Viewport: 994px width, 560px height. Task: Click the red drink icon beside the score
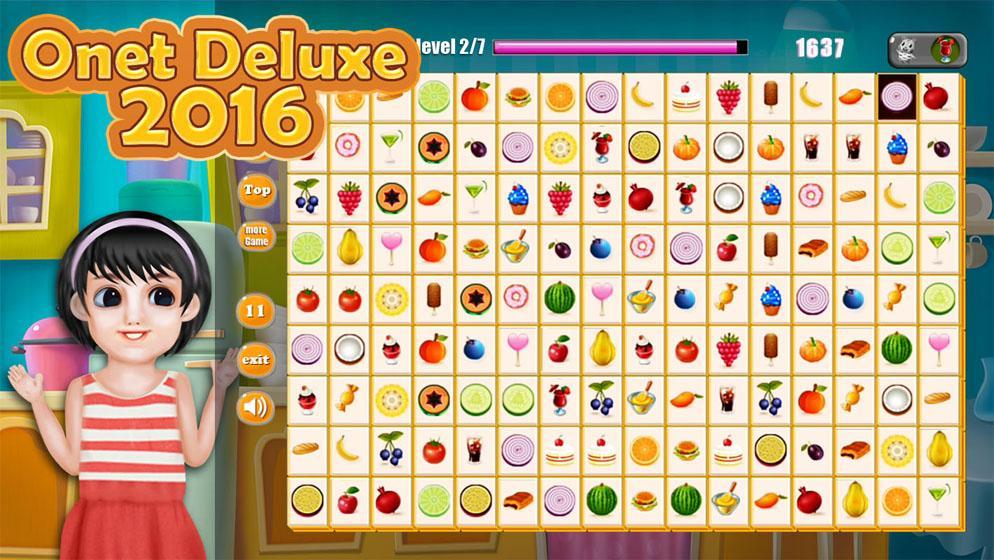point(946,47)
